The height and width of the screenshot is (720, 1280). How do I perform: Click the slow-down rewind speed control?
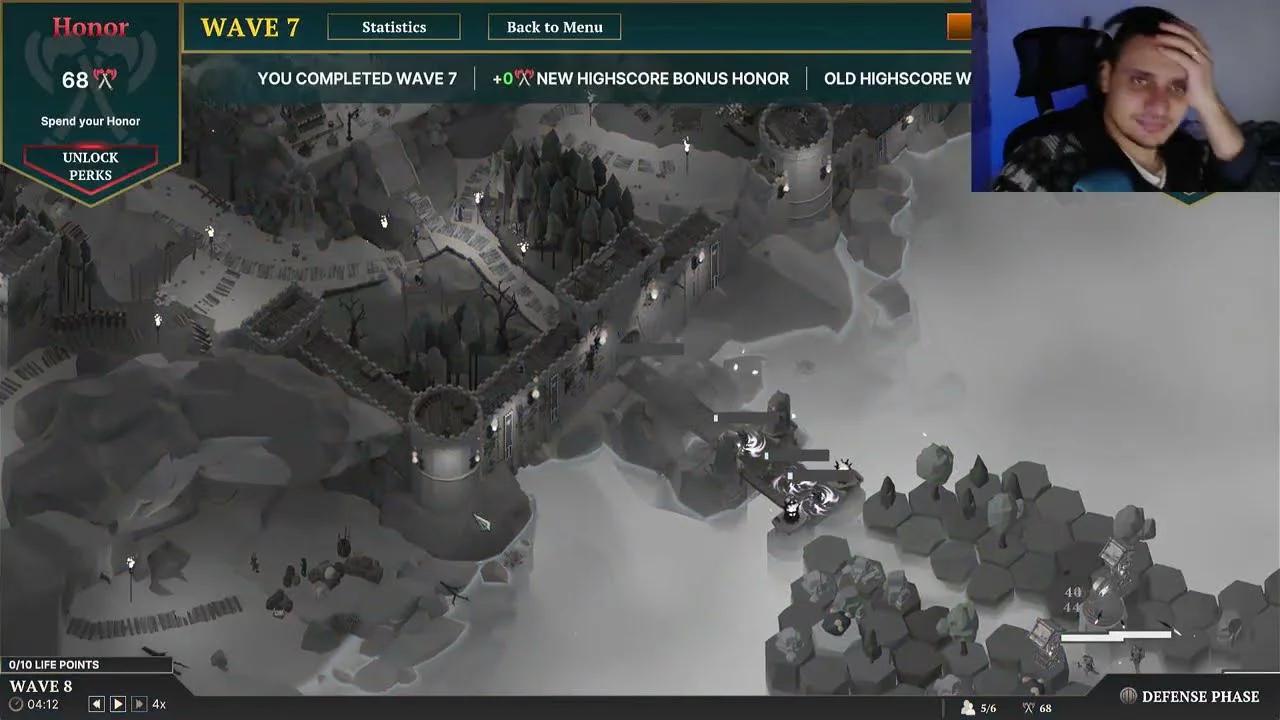(97, 703)
